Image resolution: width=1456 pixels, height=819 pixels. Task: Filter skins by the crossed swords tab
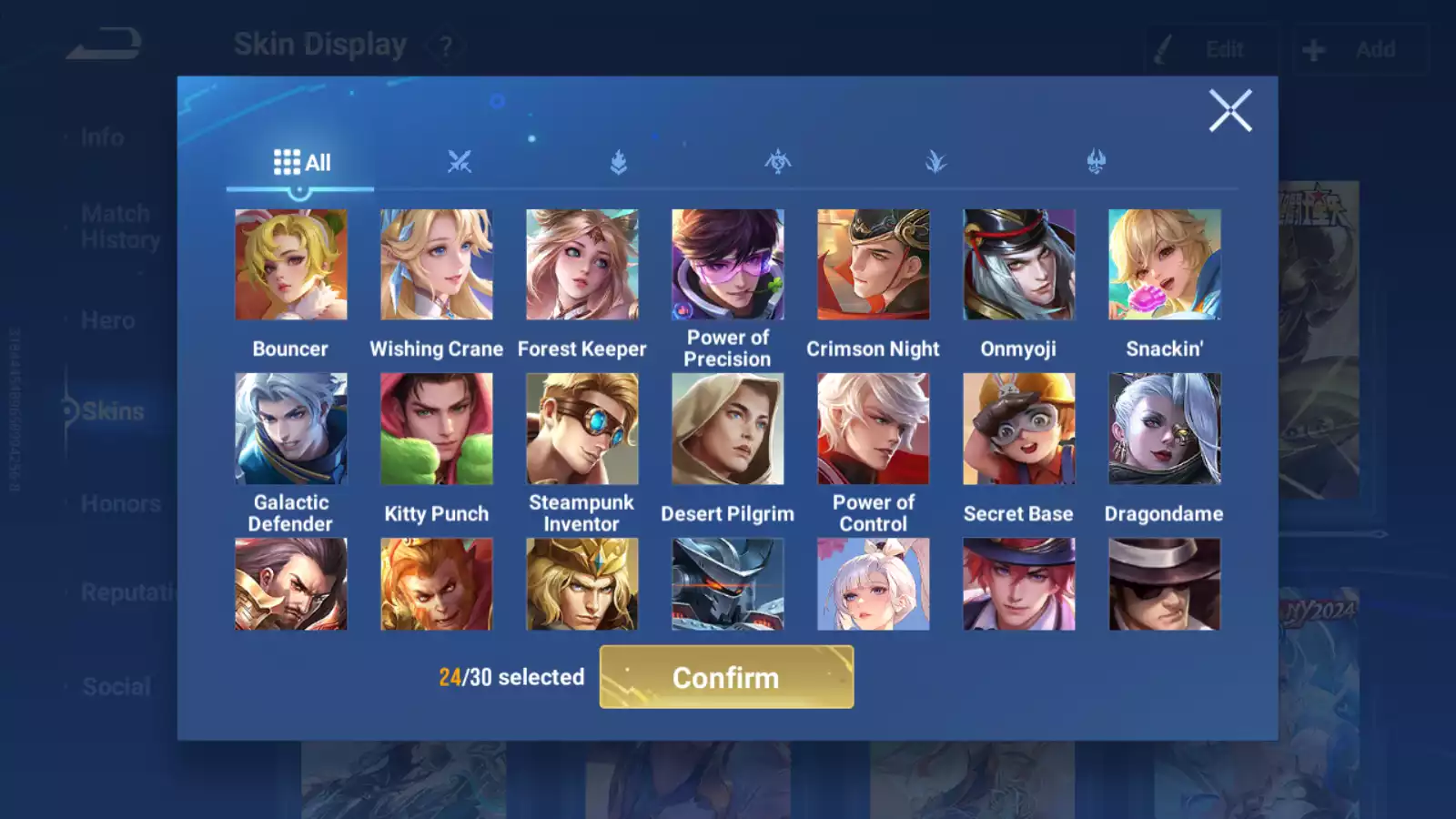click(460, 163)
